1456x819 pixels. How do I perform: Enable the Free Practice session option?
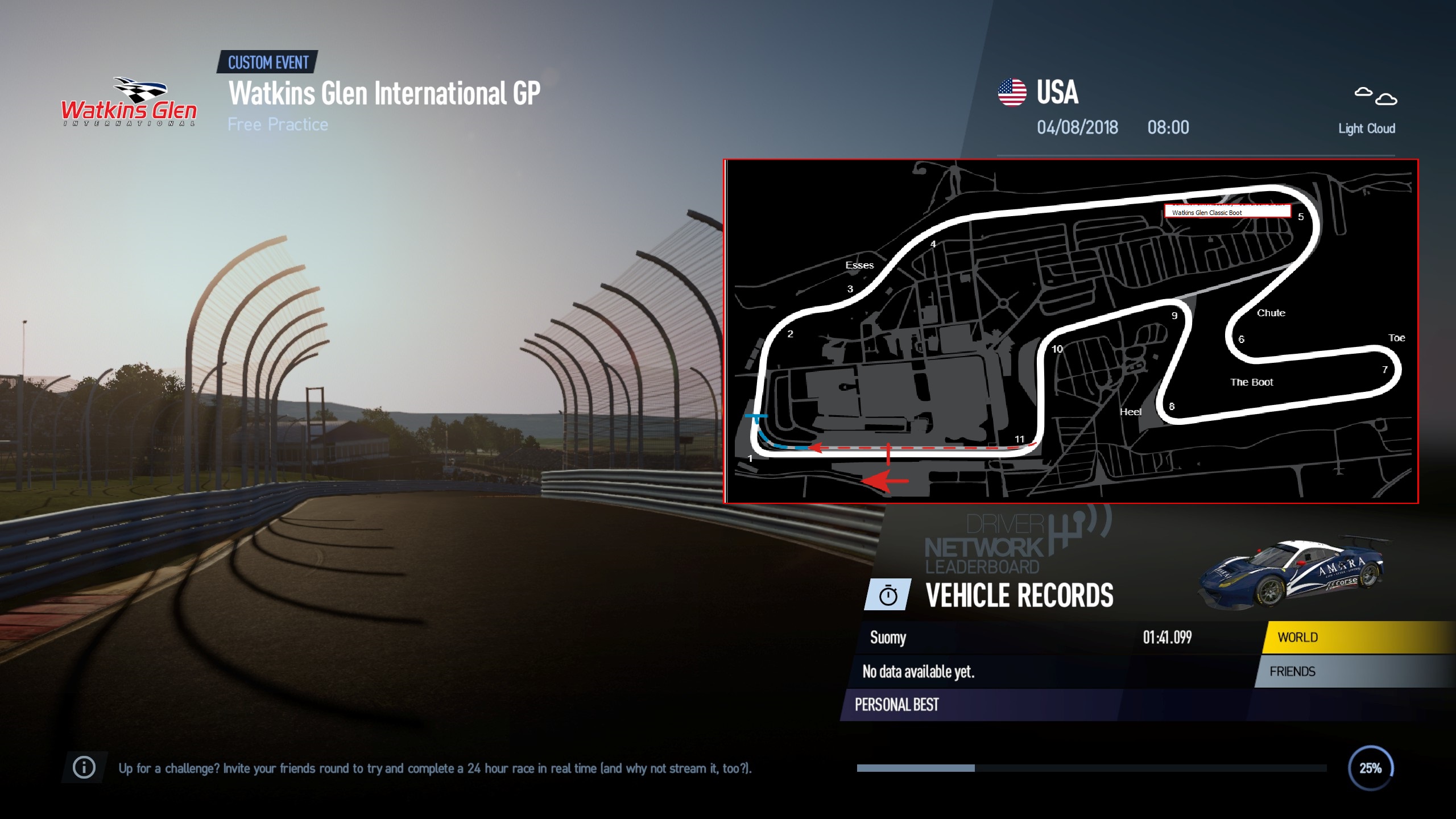pyautogui.click(x=278, y=124)
